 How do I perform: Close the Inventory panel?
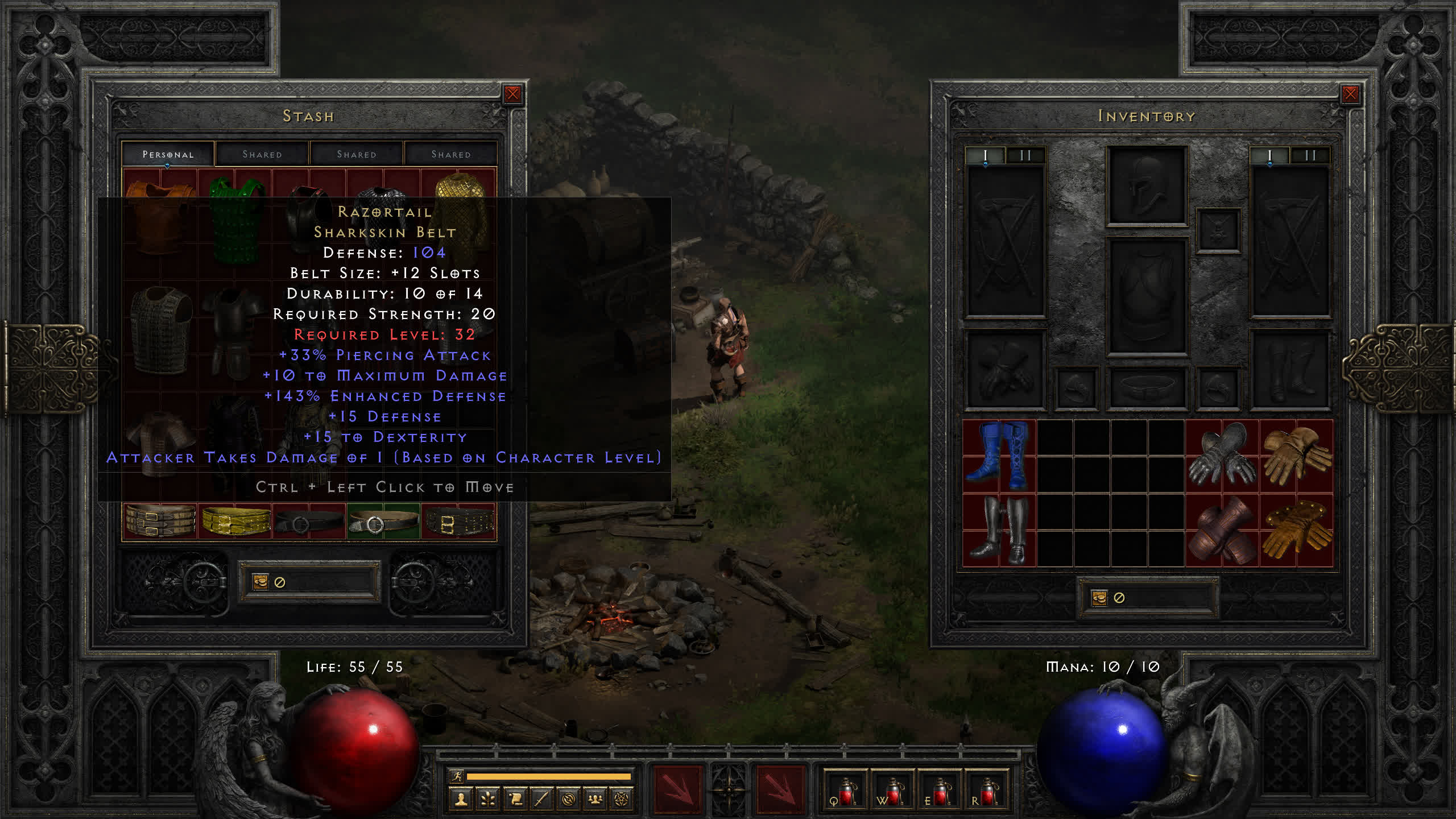coord(1350,94)
